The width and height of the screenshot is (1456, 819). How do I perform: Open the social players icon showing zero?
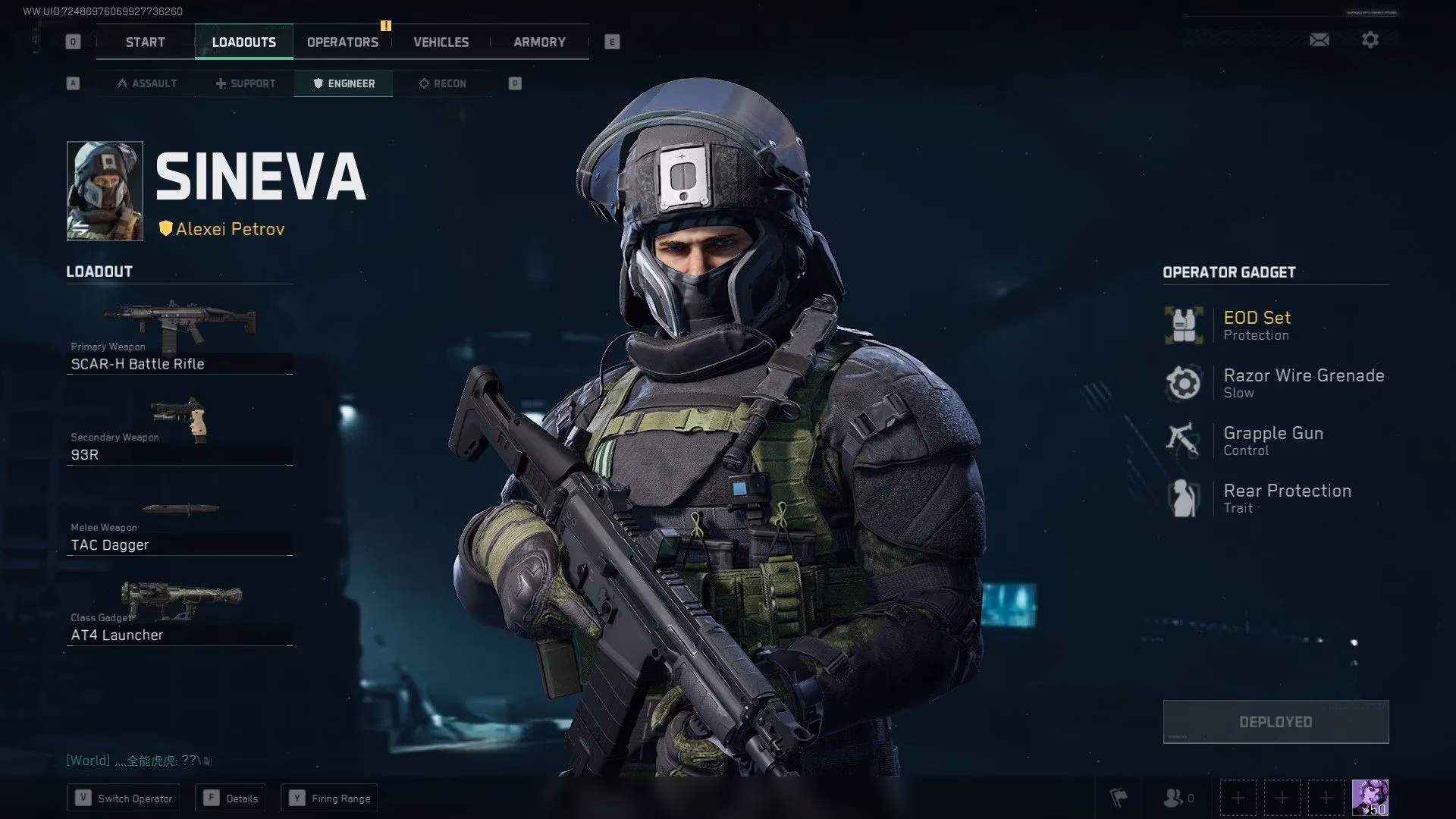[1175, 797]
